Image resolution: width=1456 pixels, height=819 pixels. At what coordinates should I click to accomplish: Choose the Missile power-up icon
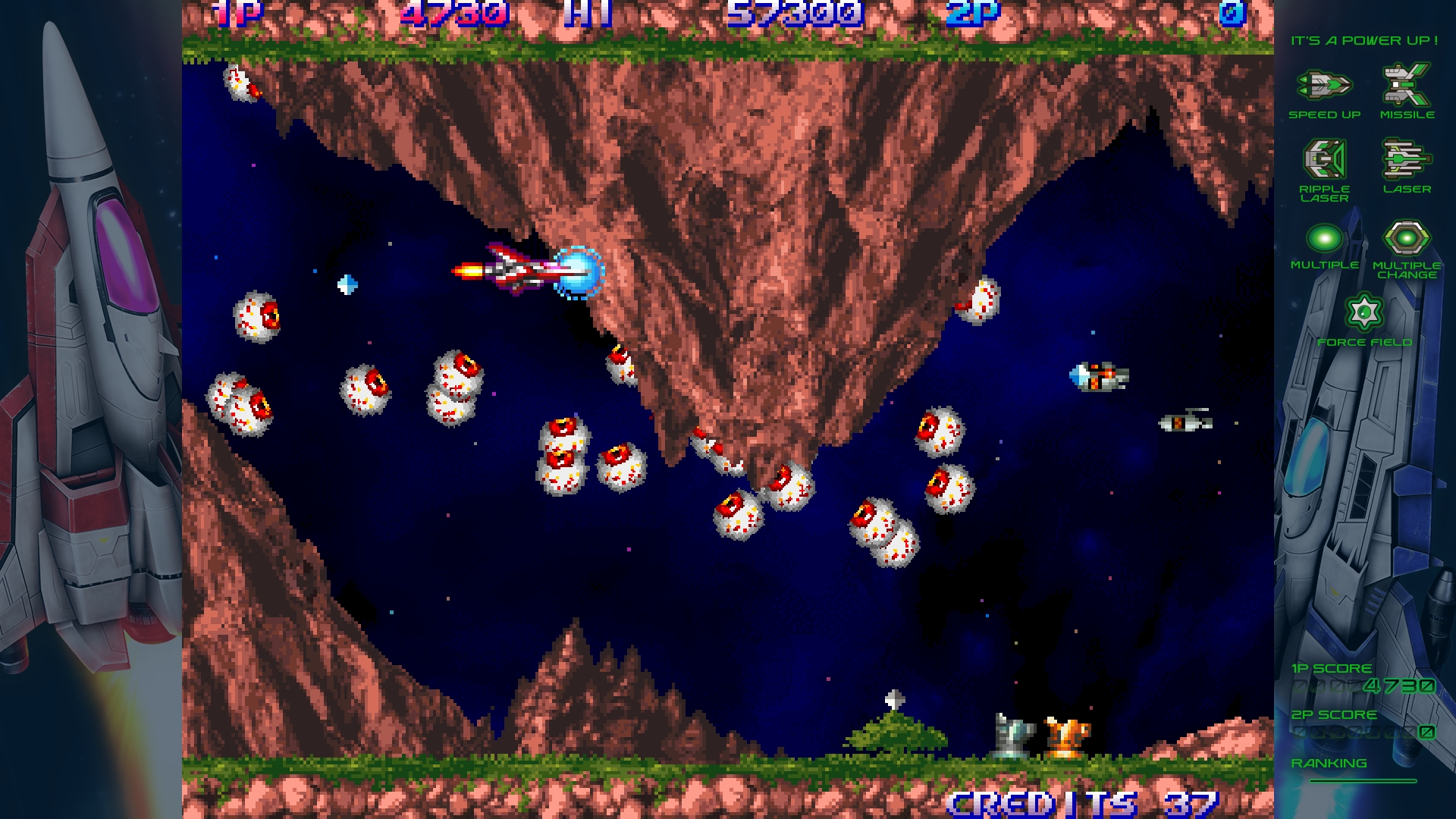tap(1406, 85)
